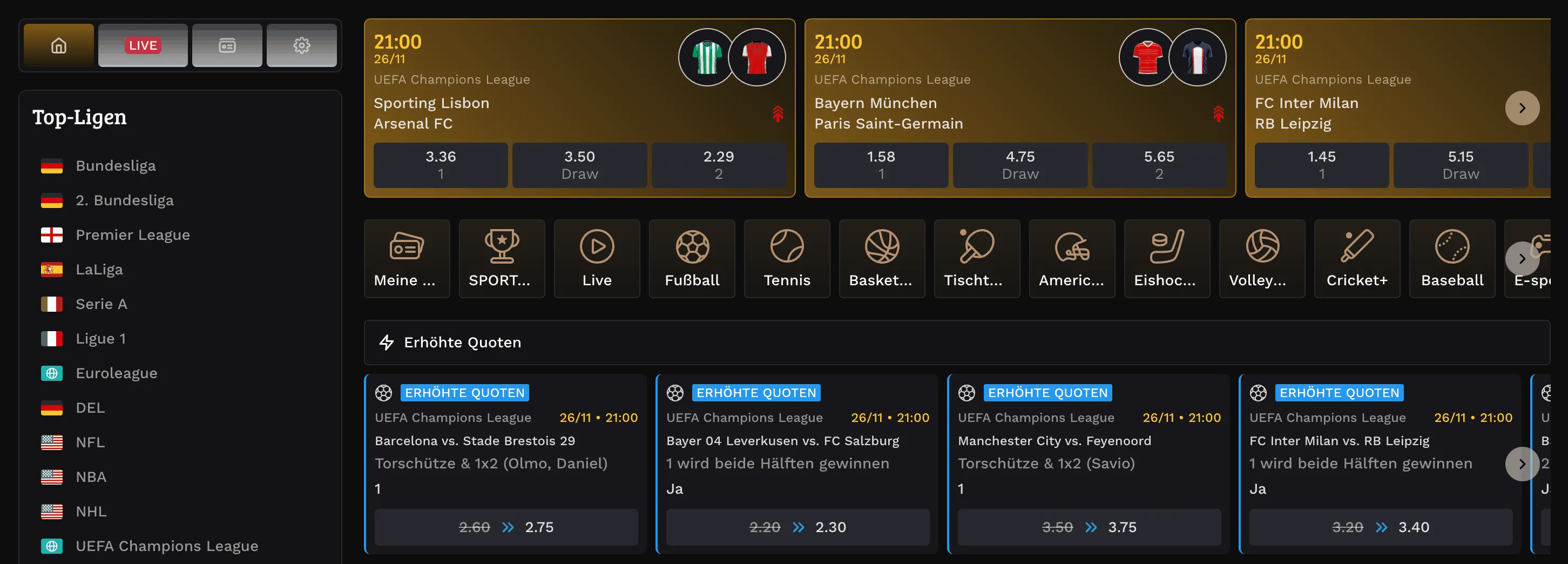
Task: Click boosted odds 2.30 for Leverkusen bet
Action: (x=797, y=527)
